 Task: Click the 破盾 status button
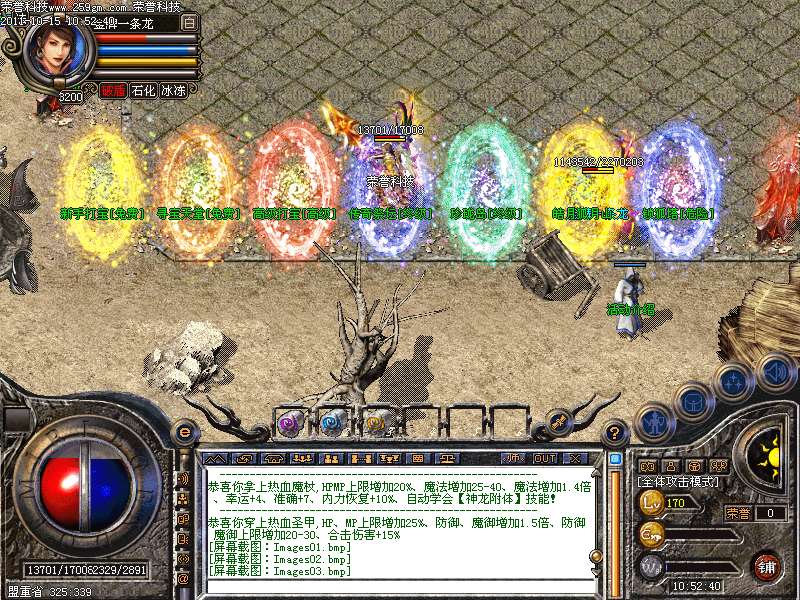(x=113, y=90)
